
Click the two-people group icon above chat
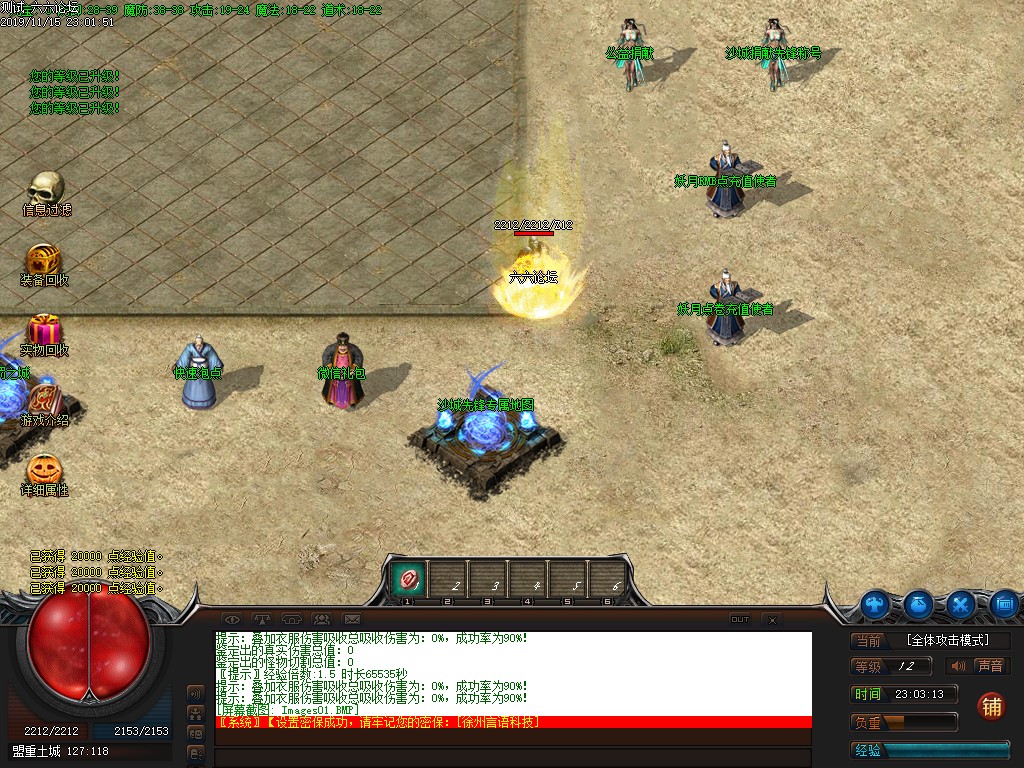pyautogui.click(x=322, y=619)
